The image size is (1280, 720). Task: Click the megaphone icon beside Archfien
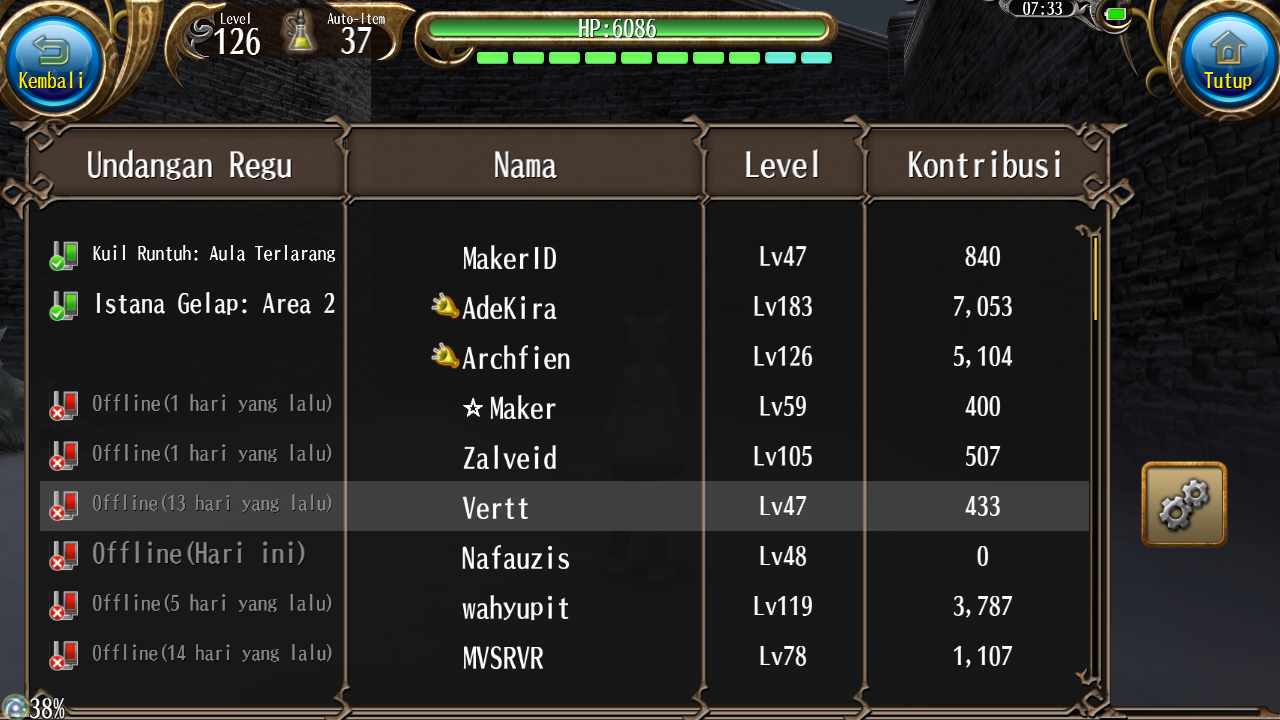tap(445, 356)
